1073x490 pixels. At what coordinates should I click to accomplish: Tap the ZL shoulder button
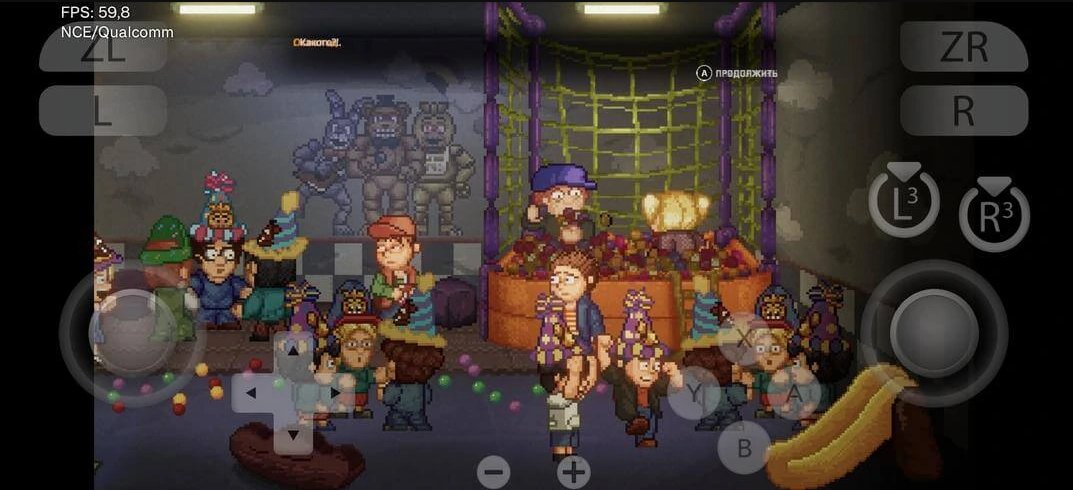tap(102, 50)
